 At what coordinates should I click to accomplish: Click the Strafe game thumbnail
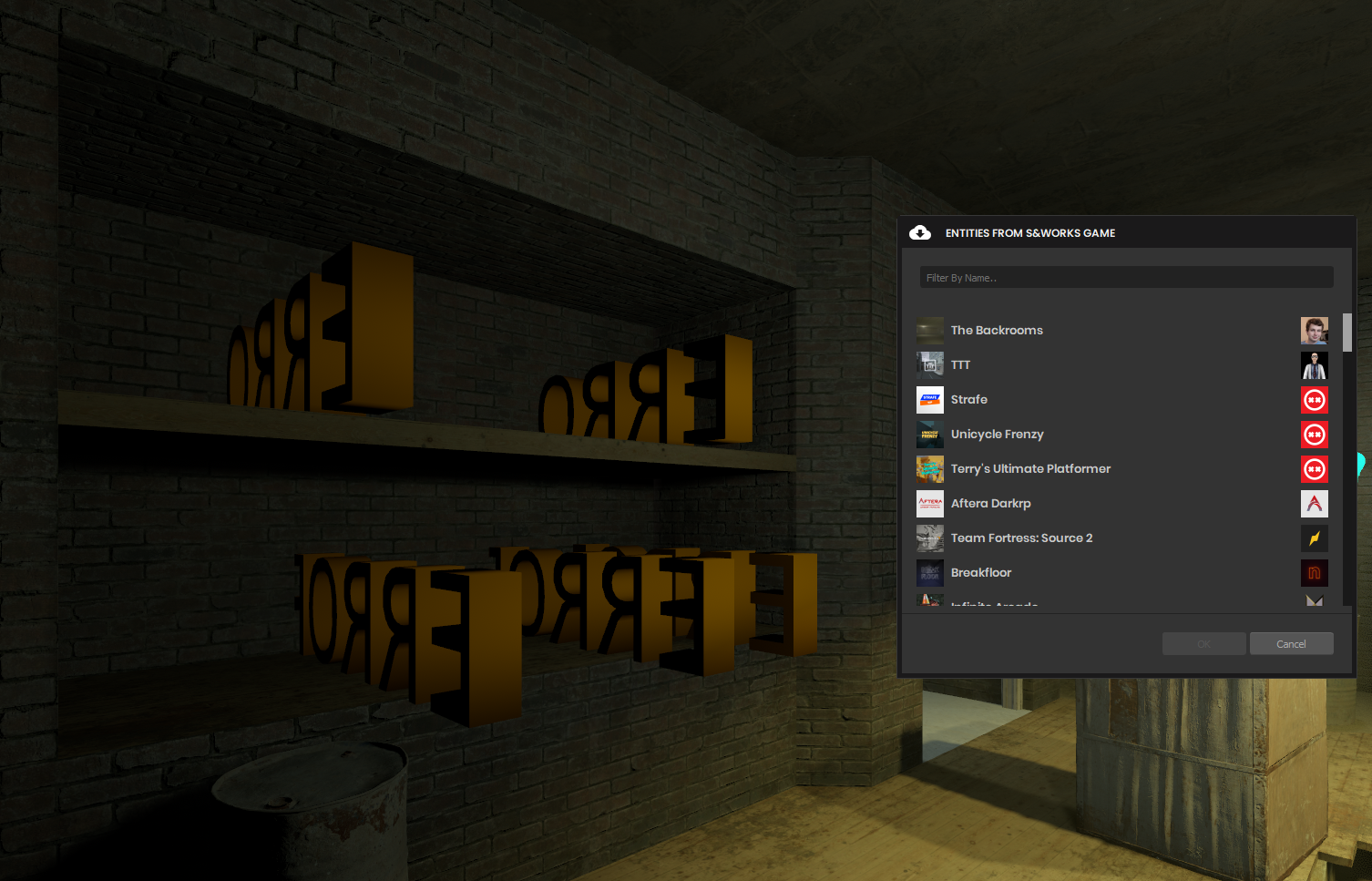(x=929, y=399)
